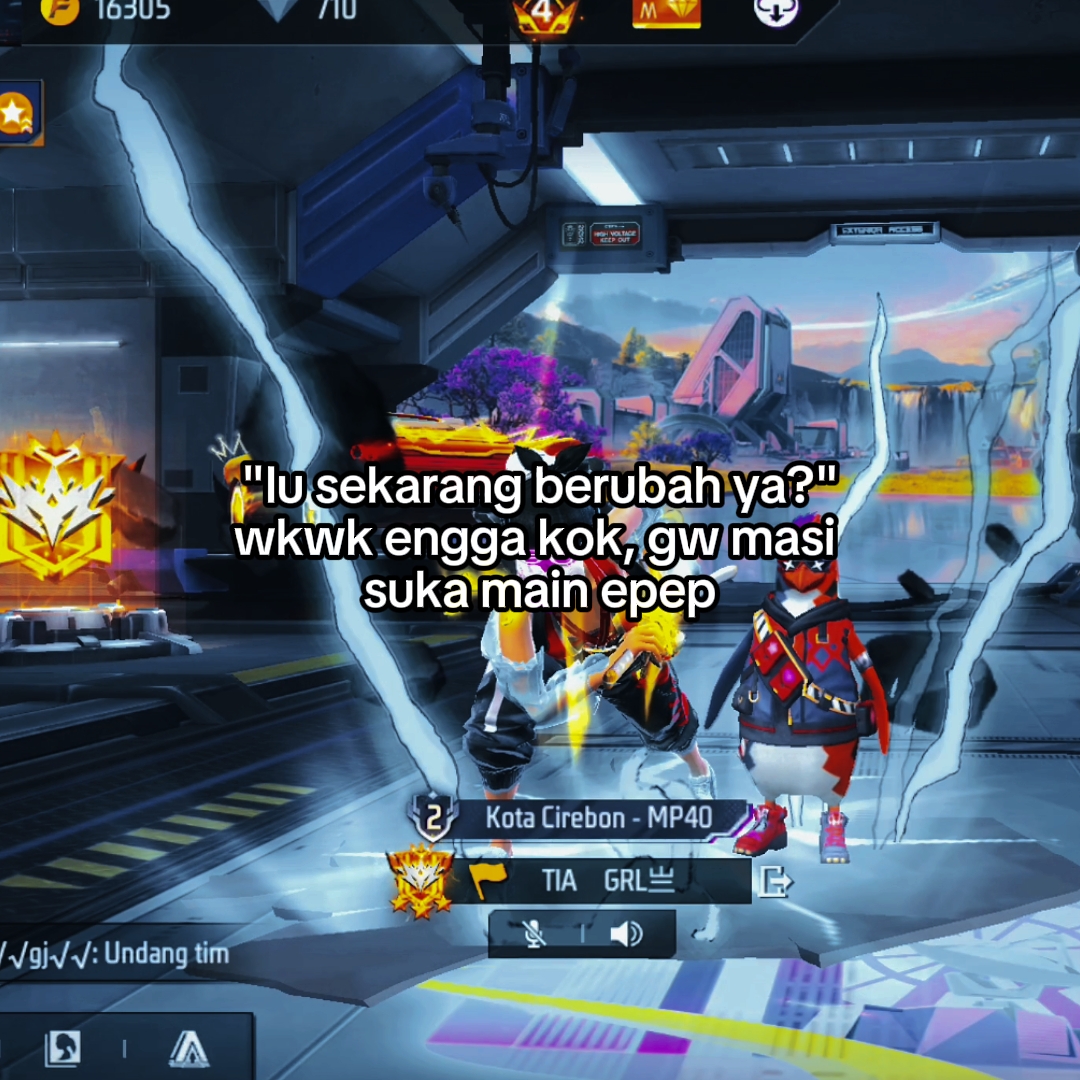
Task: View the flaming rank emblem beside the flag
Action: coord(420,881)
